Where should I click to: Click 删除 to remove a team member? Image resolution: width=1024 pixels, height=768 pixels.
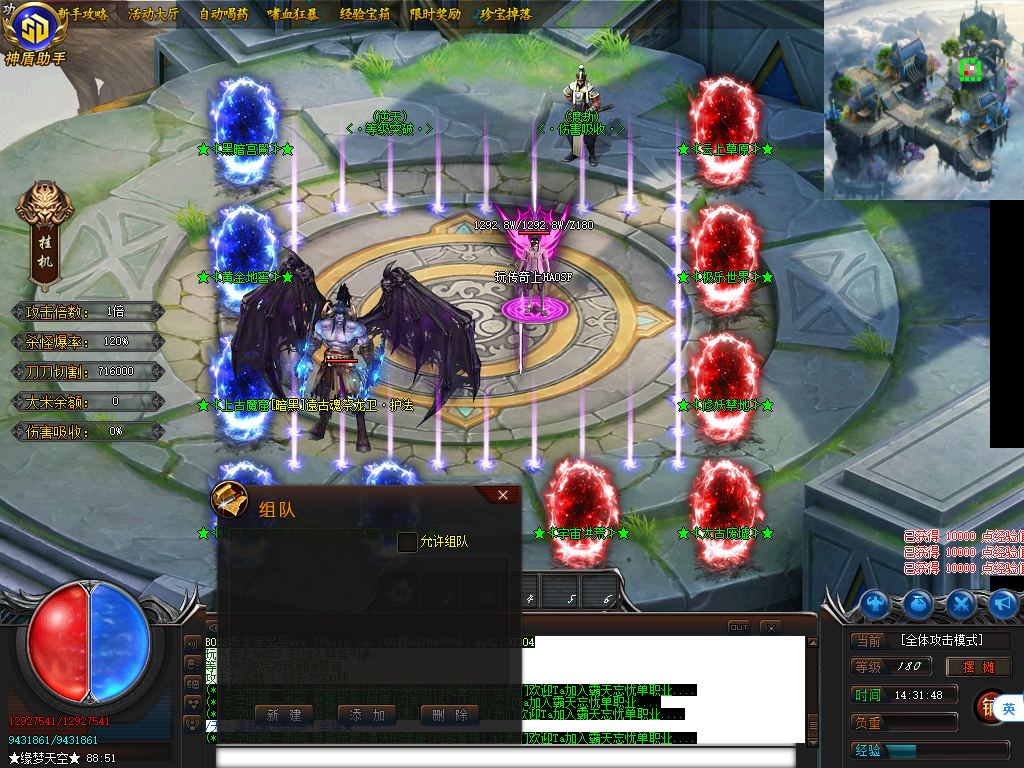point(449,715)
